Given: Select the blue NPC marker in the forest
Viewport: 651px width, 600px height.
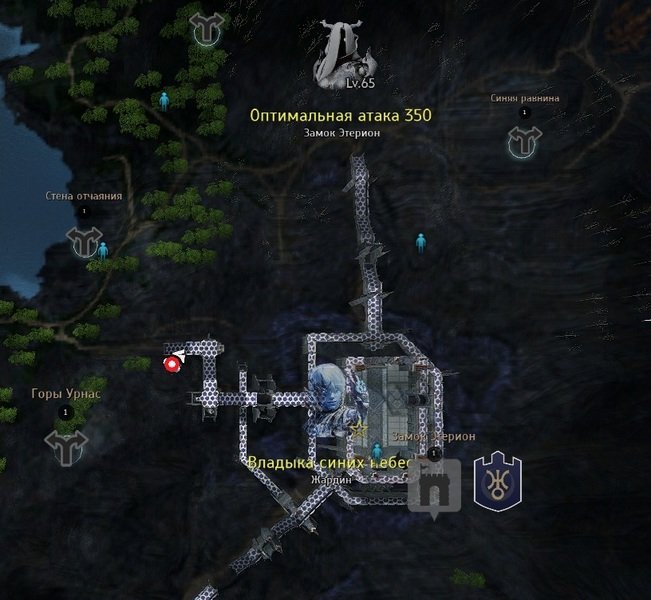Looking at the screenshot, I should click(164, 100).
